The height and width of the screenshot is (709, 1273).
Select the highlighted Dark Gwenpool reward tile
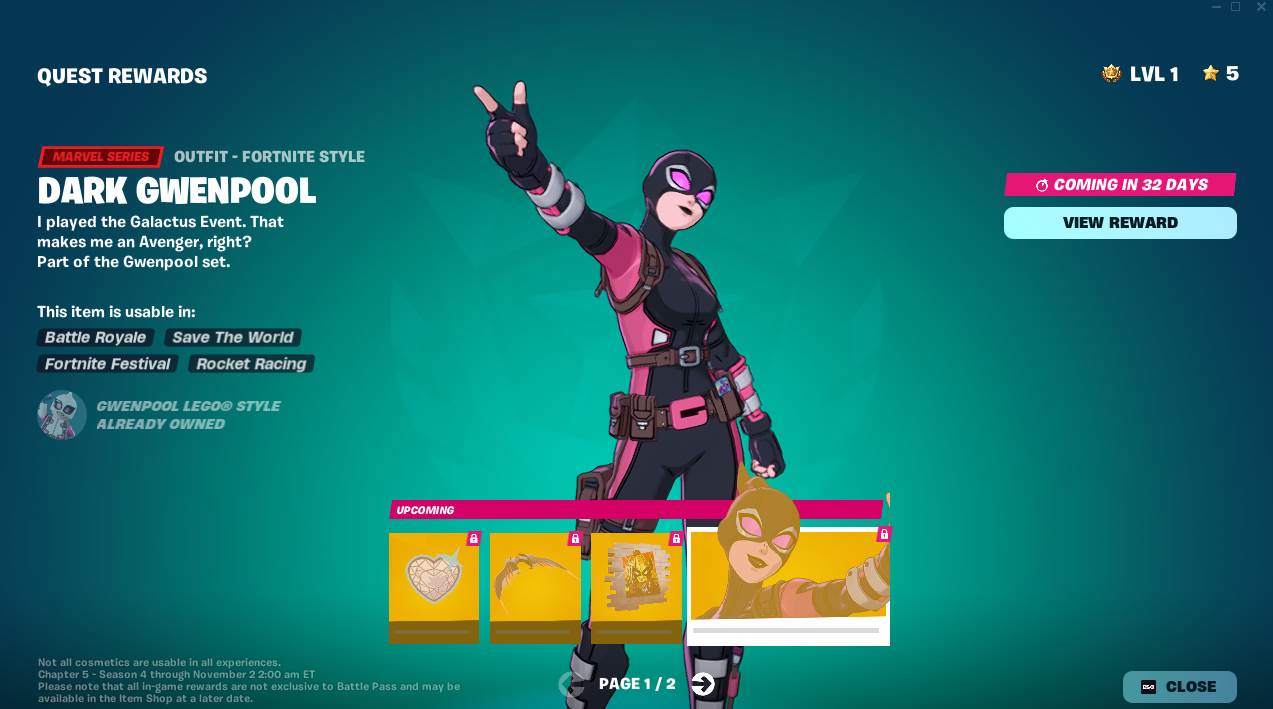788,585
